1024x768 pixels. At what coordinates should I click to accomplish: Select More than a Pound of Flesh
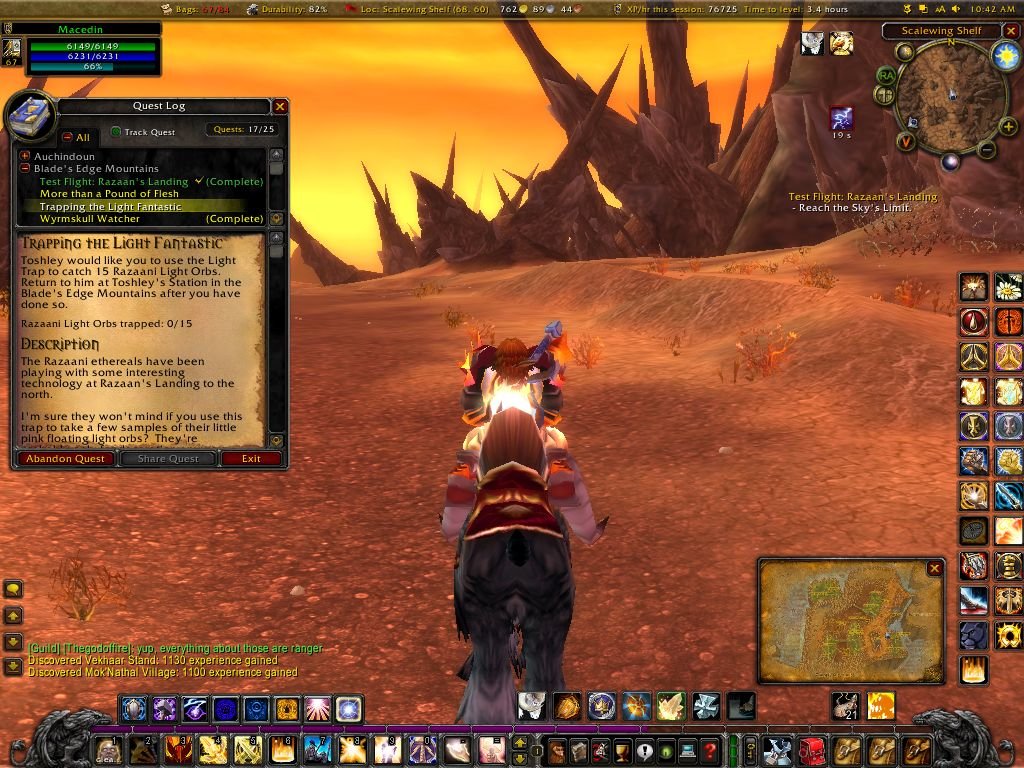tap(110, 194)
